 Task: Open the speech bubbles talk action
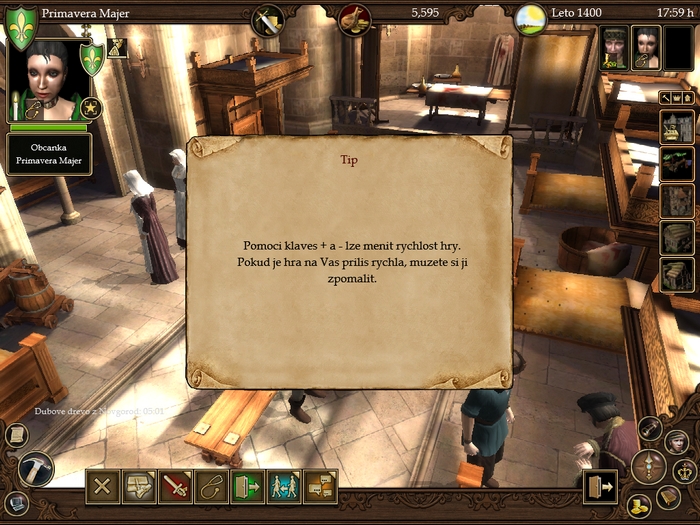click(320, 487)
